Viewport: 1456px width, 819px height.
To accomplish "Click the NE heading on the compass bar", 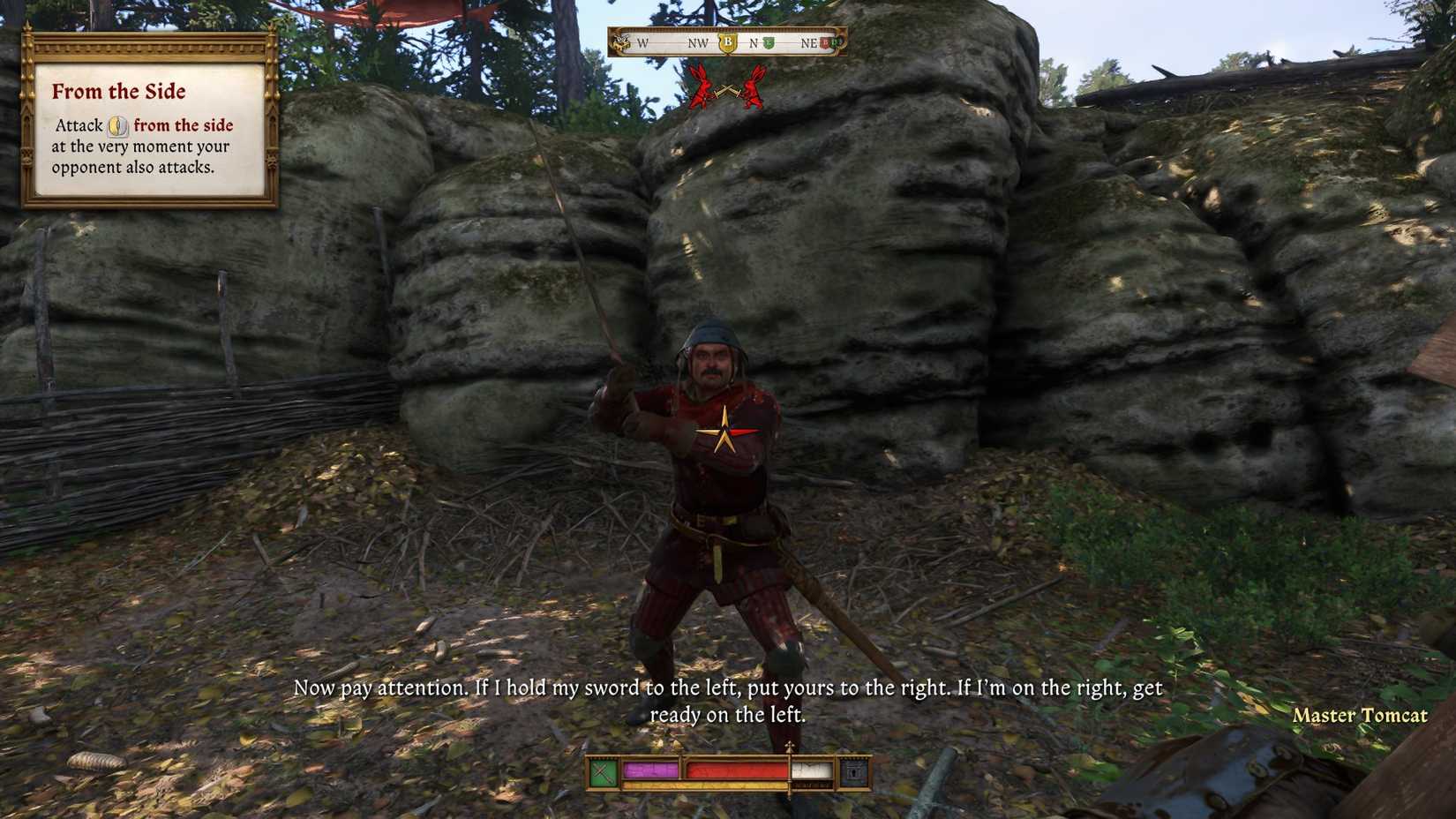I will click(809, 42).
